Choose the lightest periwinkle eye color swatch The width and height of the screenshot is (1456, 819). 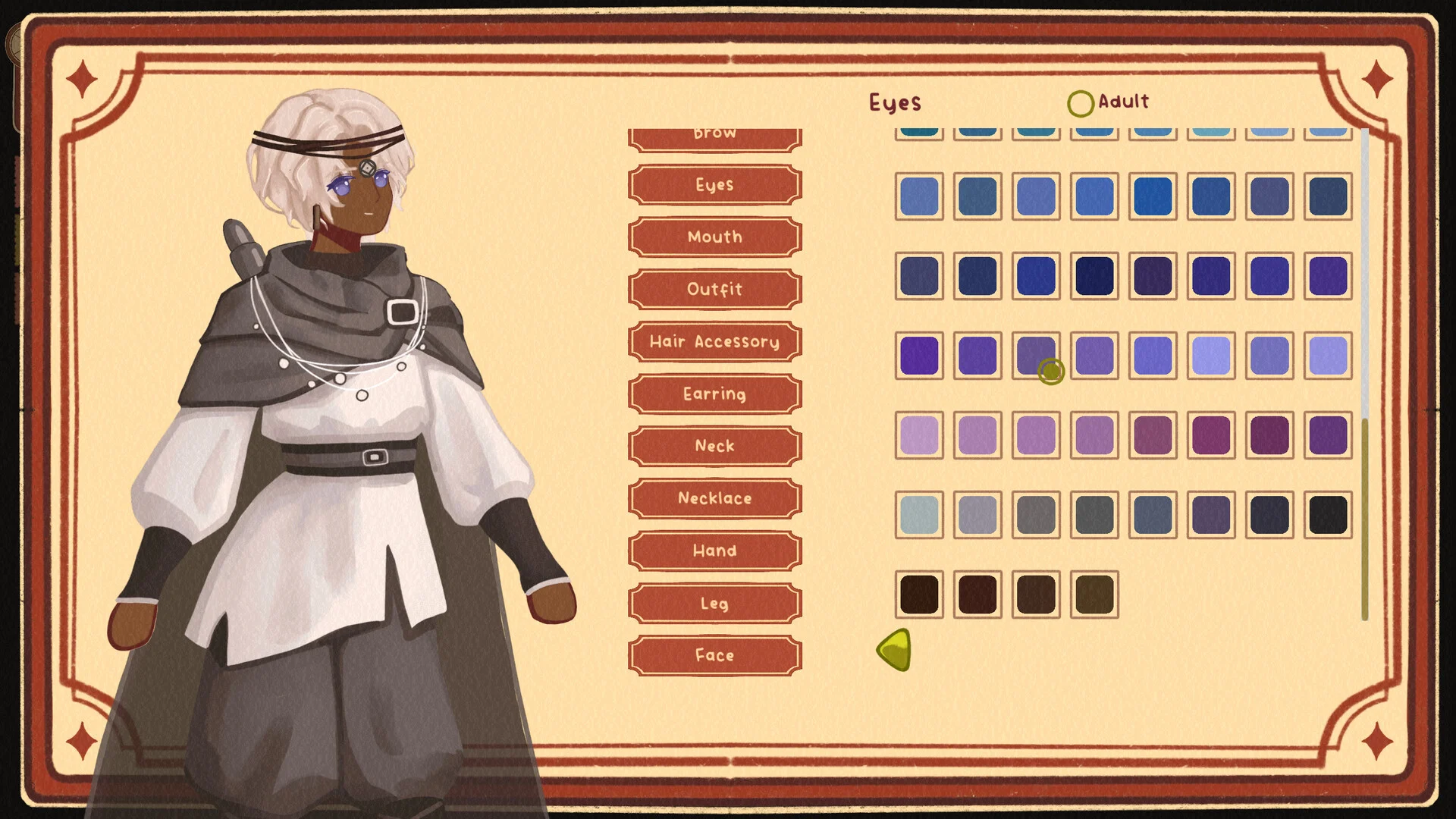click(1211, 356)
